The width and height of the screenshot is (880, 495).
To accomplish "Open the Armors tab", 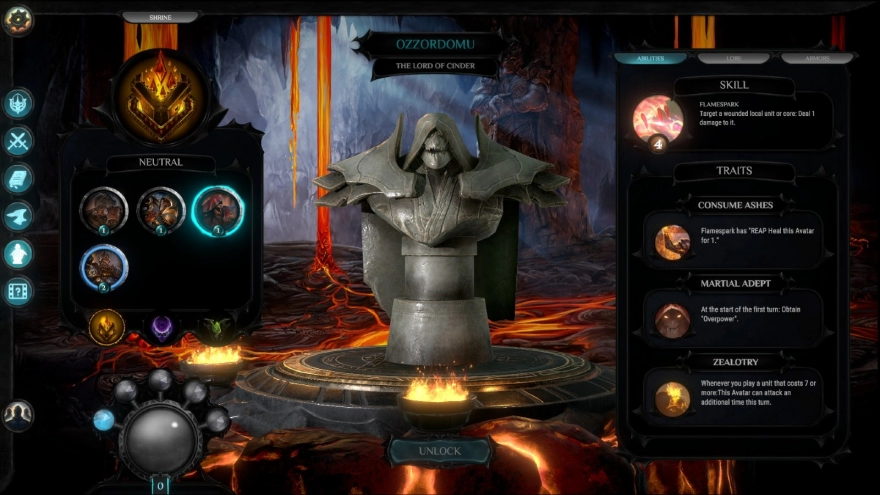I will pyautogui.click(x=815, y=58).
